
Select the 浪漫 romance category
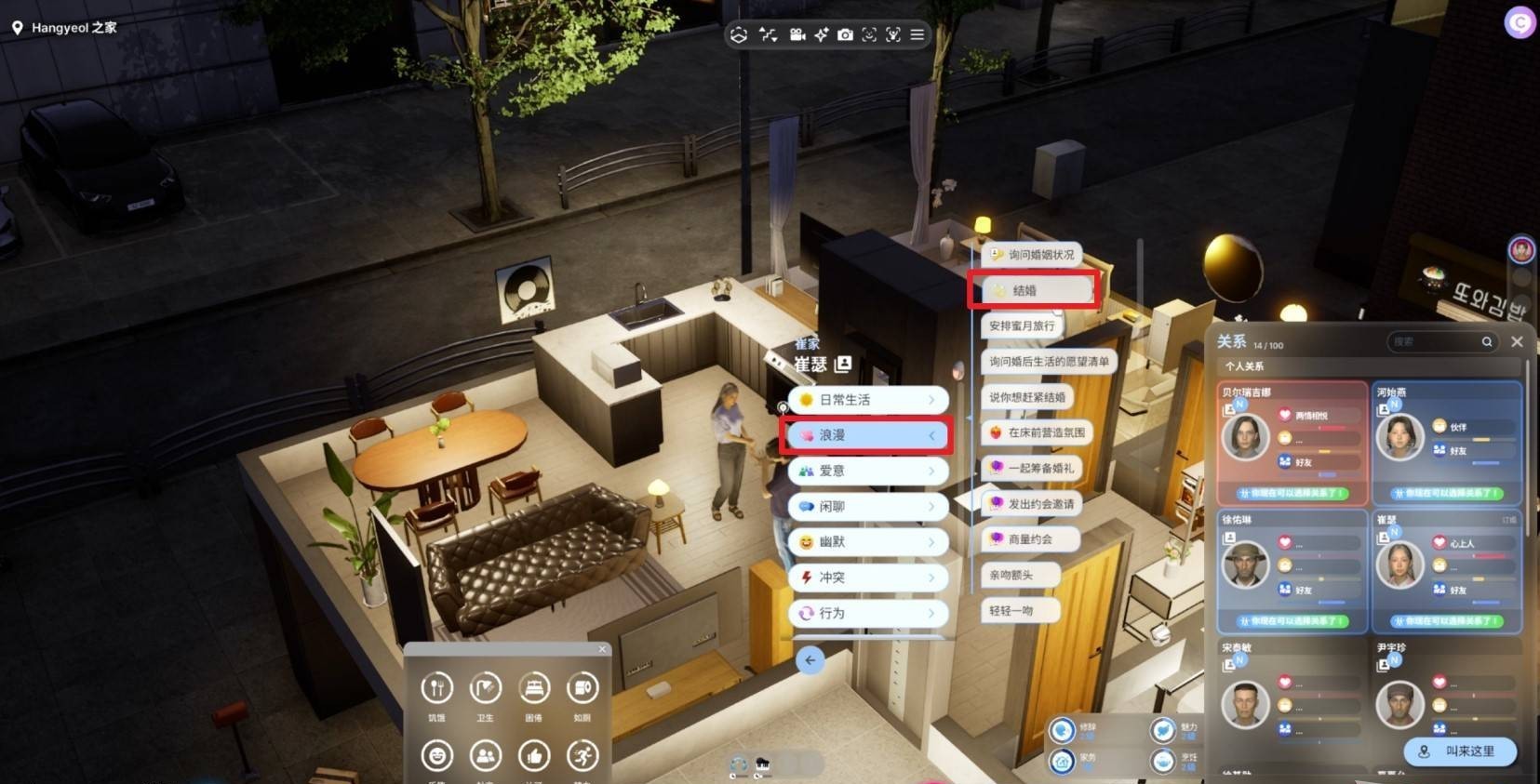pos(866,435)
